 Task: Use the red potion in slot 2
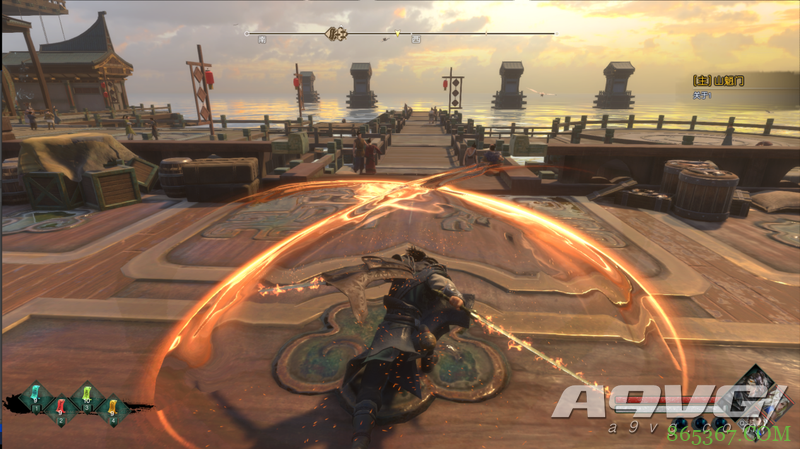[60, 407]
